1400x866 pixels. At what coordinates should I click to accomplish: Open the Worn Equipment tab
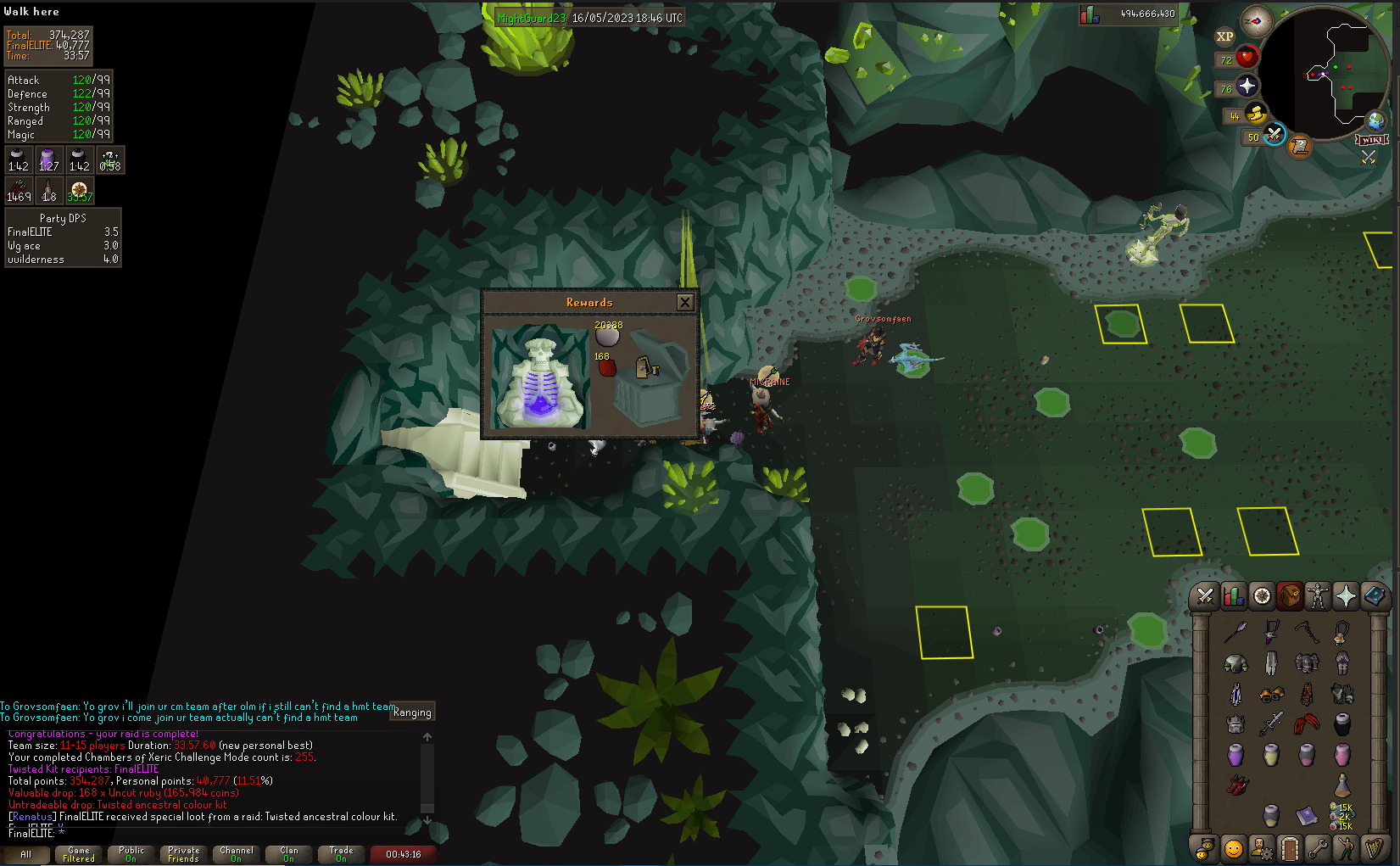(1317, 596)
